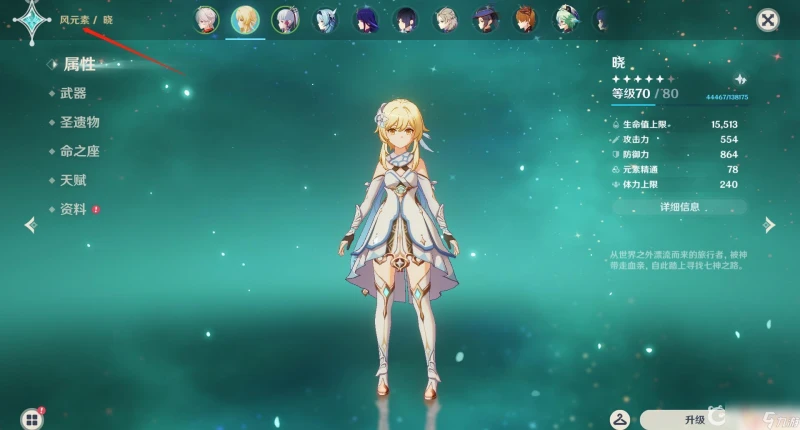
Task: Open the grid menu icon with red badge
Action: (33, 418)
